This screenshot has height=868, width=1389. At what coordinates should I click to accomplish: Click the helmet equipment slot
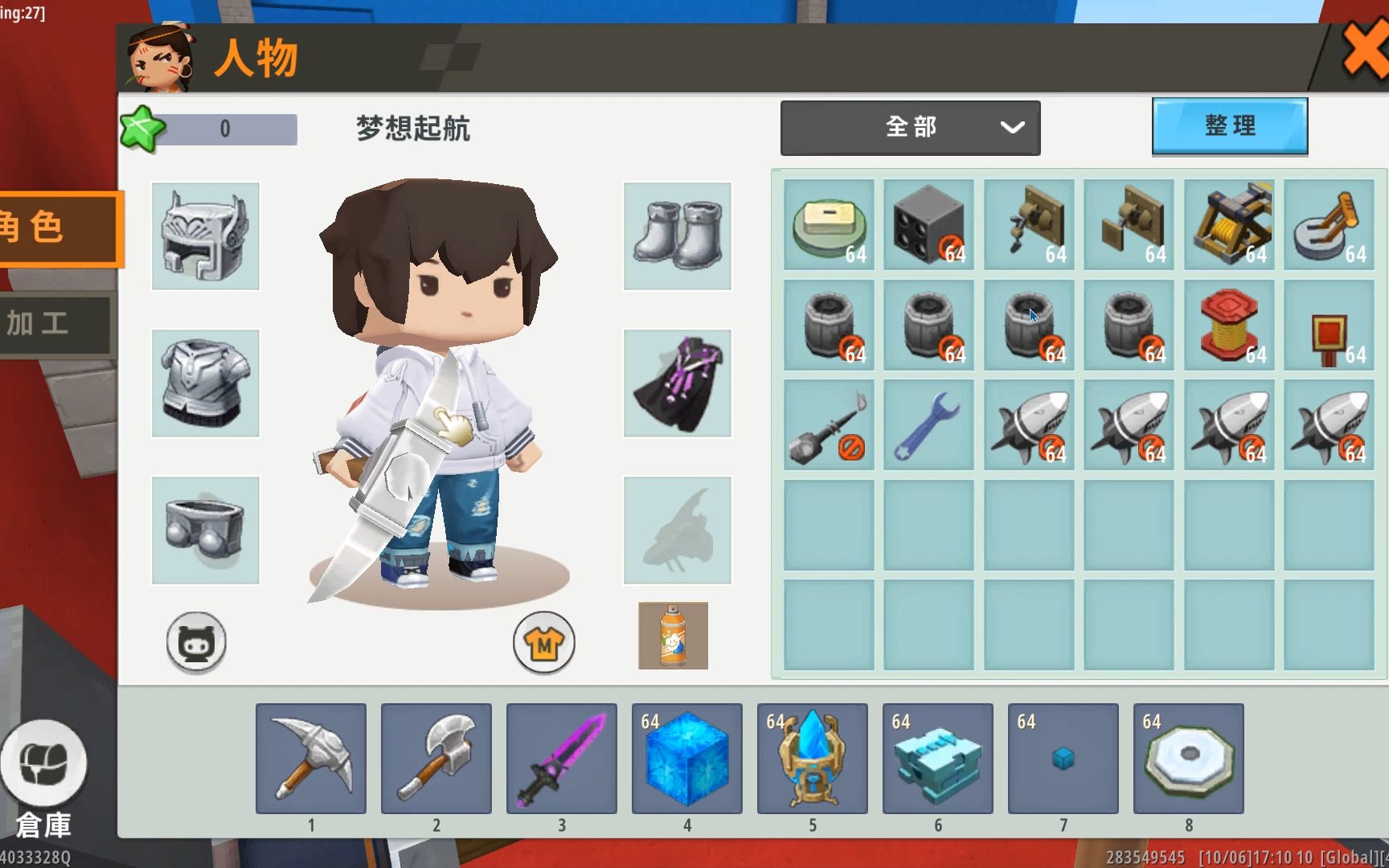click(205, 235)
